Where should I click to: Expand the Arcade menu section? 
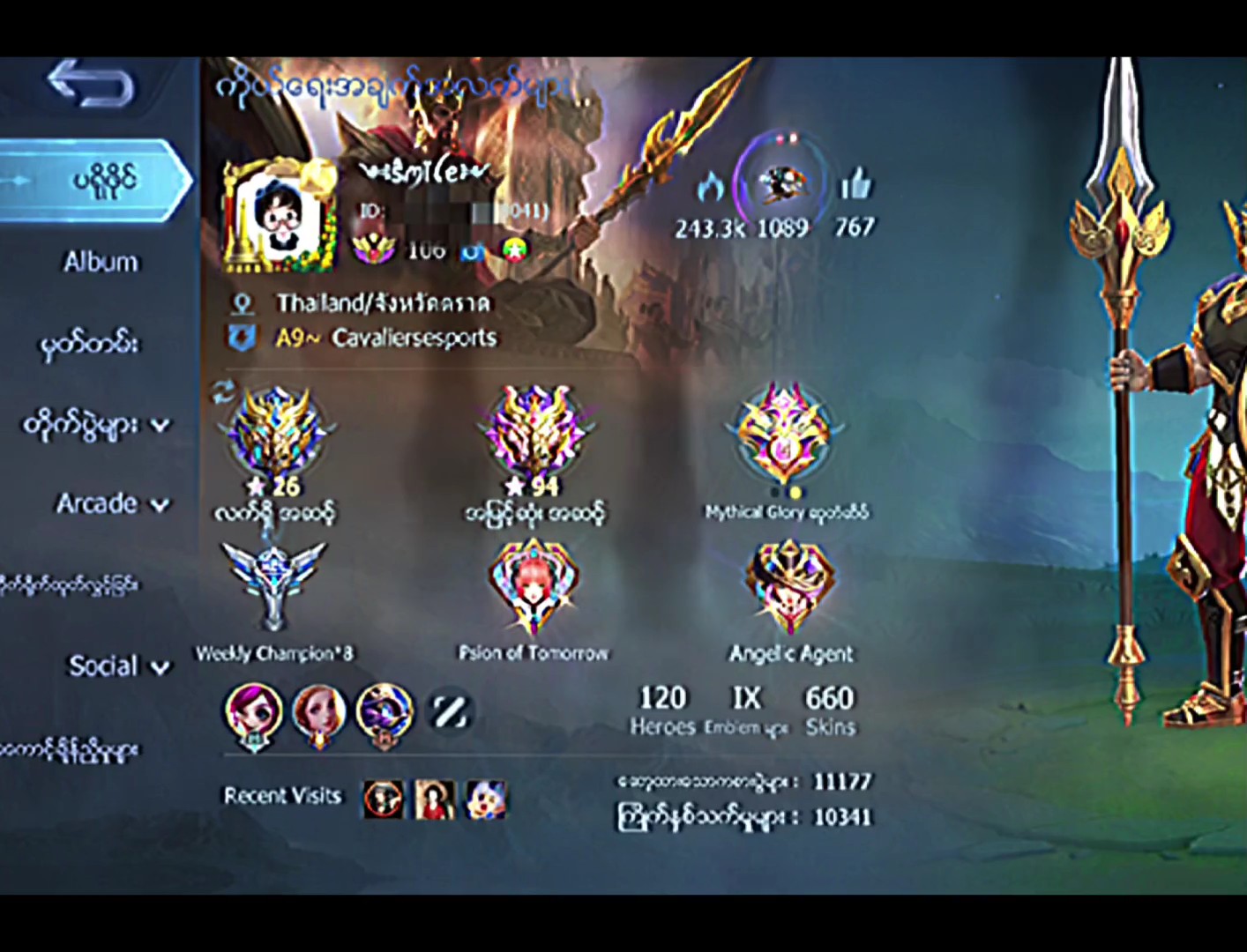111,504
